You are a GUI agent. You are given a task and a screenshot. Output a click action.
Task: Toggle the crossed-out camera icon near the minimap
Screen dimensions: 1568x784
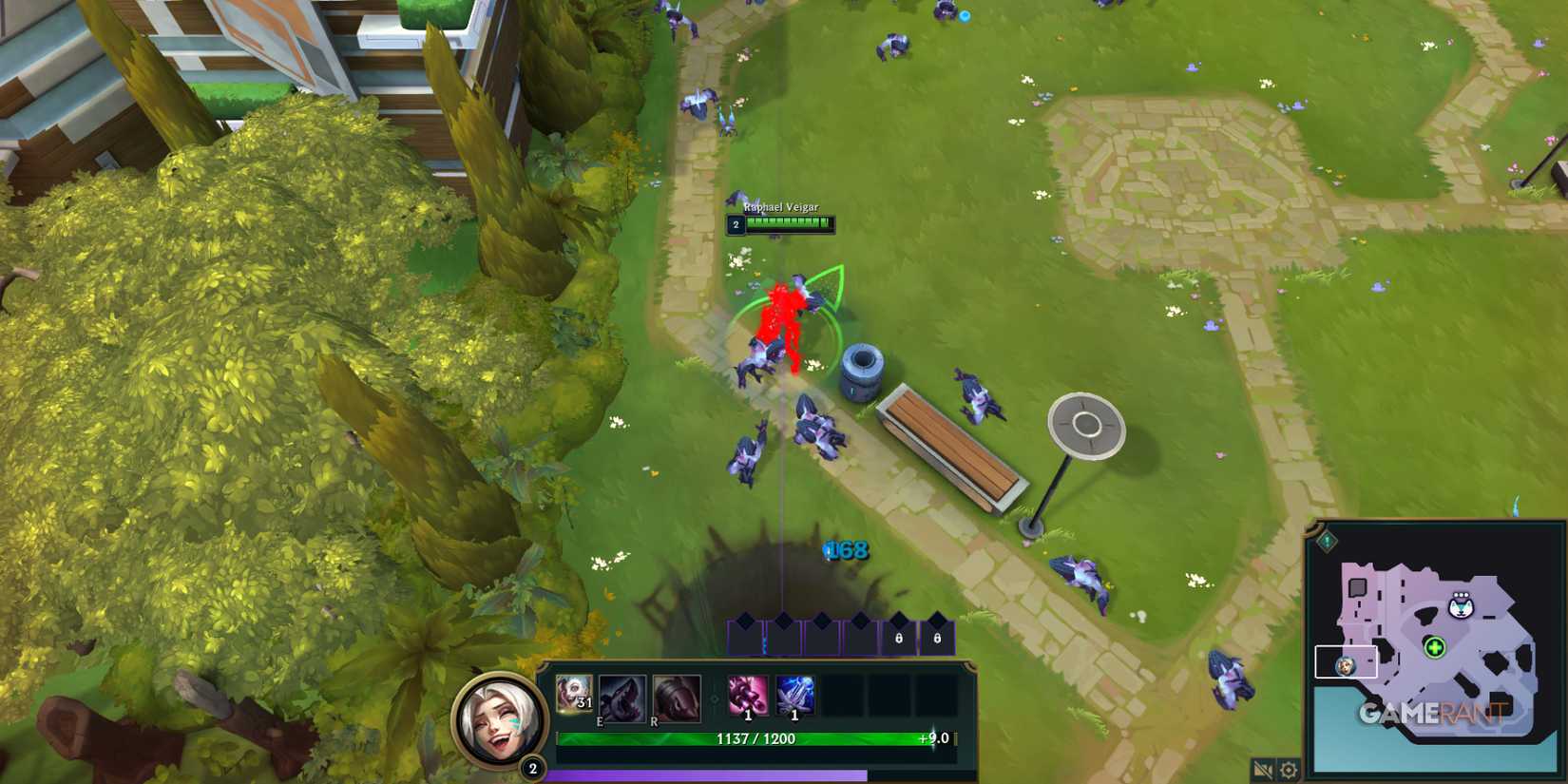(1263, 768)
